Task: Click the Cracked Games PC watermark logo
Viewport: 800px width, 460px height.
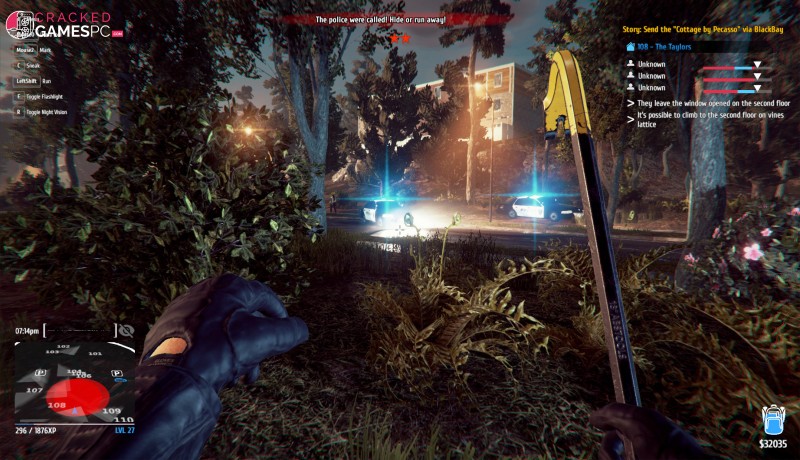Action: (66, 25)
